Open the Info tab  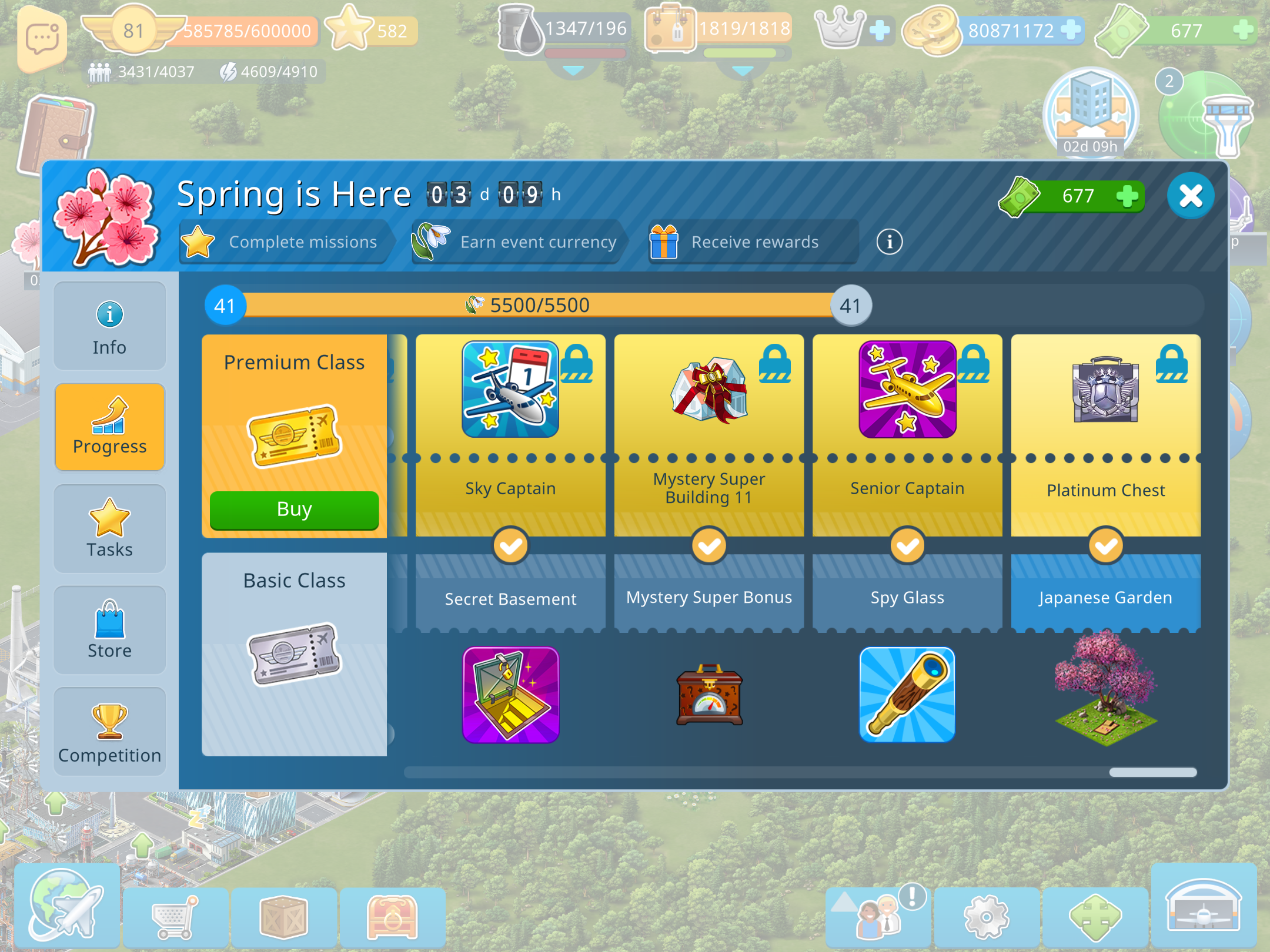[x=109, y=327]
